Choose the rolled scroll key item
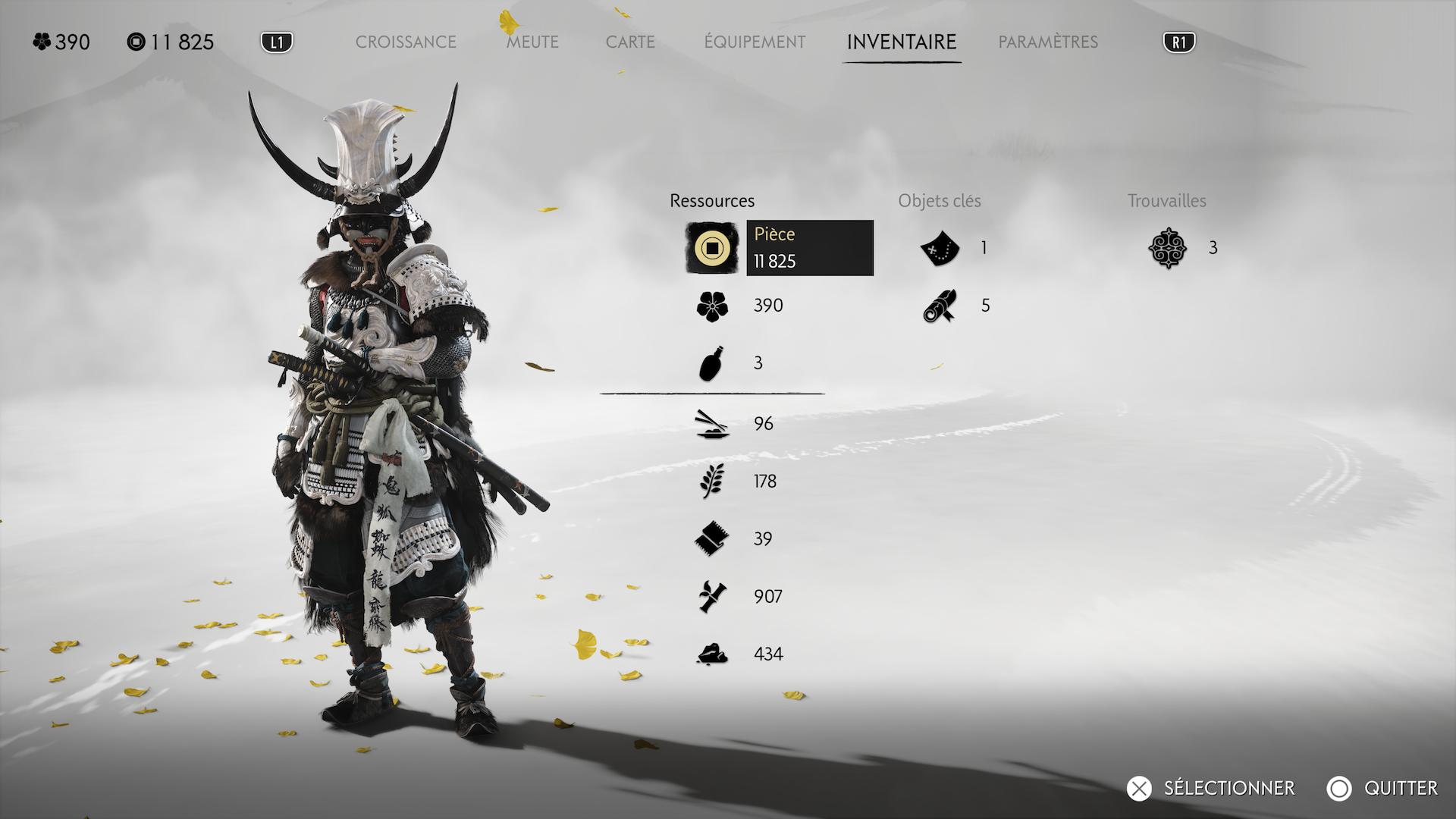The height and width of the screenshot is (819, 1456). coord(940,306)
